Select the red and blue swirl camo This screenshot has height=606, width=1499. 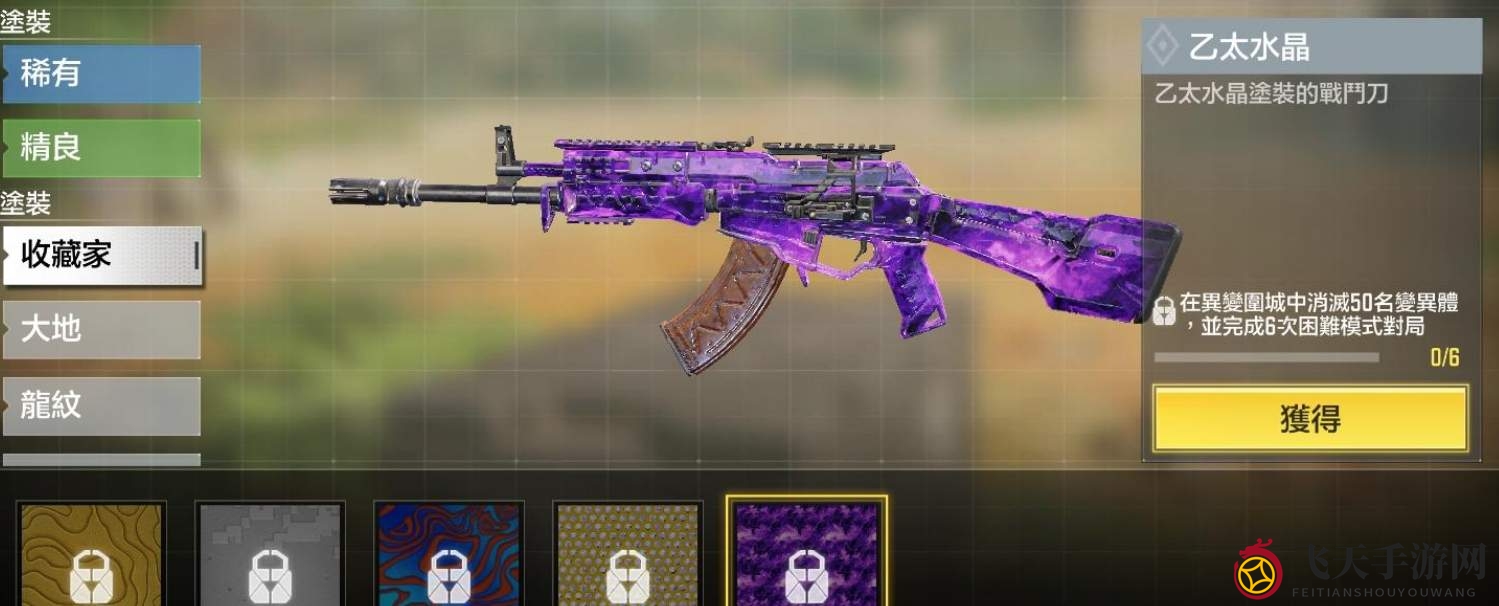pos(449,554)
